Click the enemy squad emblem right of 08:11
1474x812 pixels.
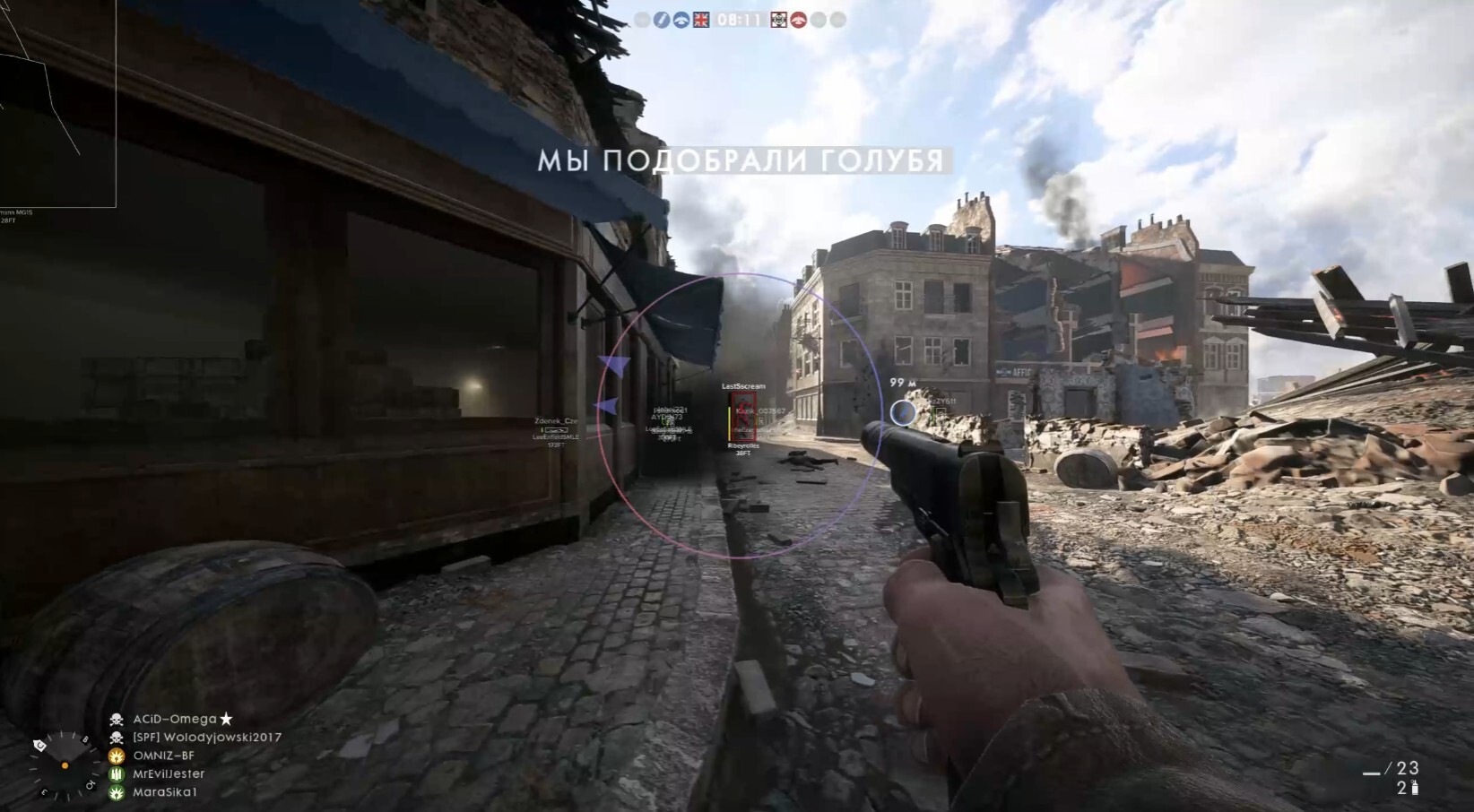click(x=778, y=20)
